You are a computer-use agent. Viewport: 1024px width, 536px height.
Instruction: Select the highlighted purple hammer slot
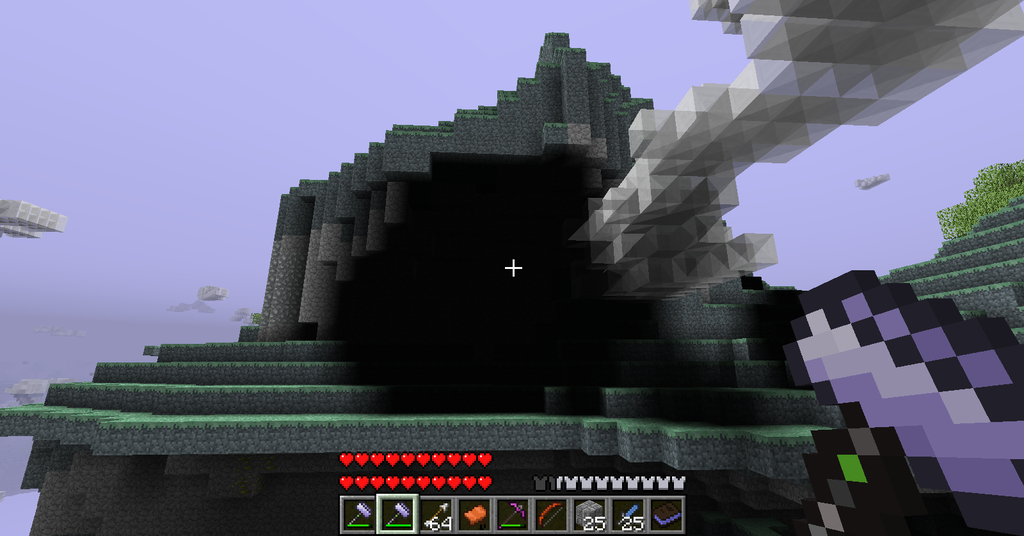[396, 514]
